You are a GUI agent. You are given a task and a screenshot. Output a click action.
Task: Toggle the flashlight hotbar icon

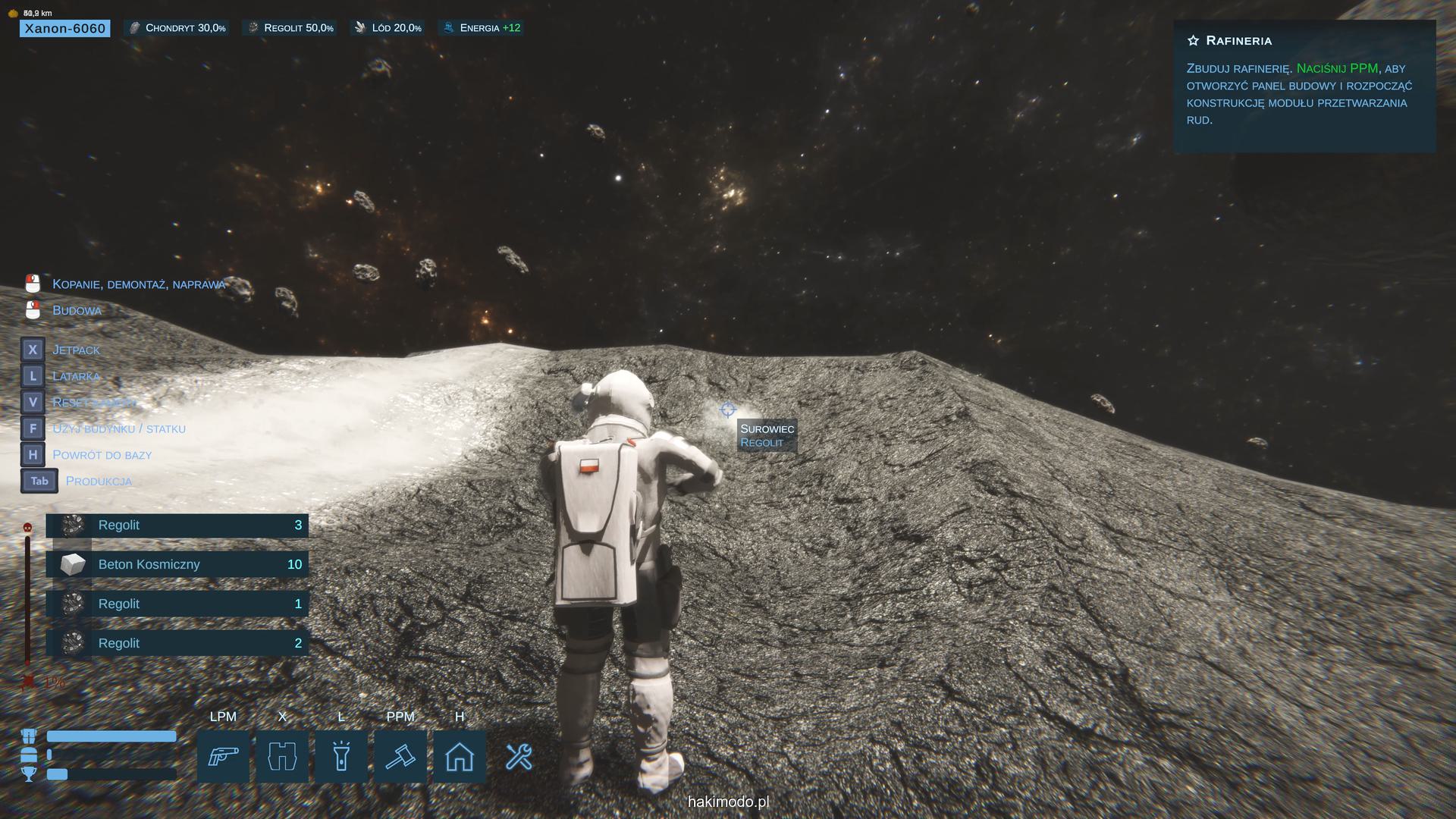(341, 756)
